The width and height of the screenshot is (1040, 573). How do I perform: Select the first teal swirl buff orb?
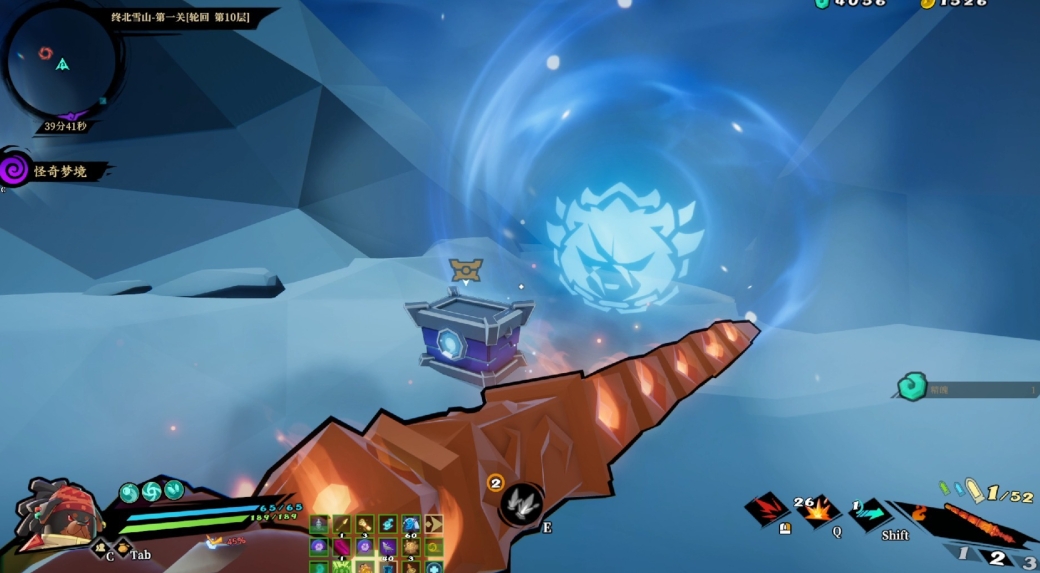click(129, 492)
